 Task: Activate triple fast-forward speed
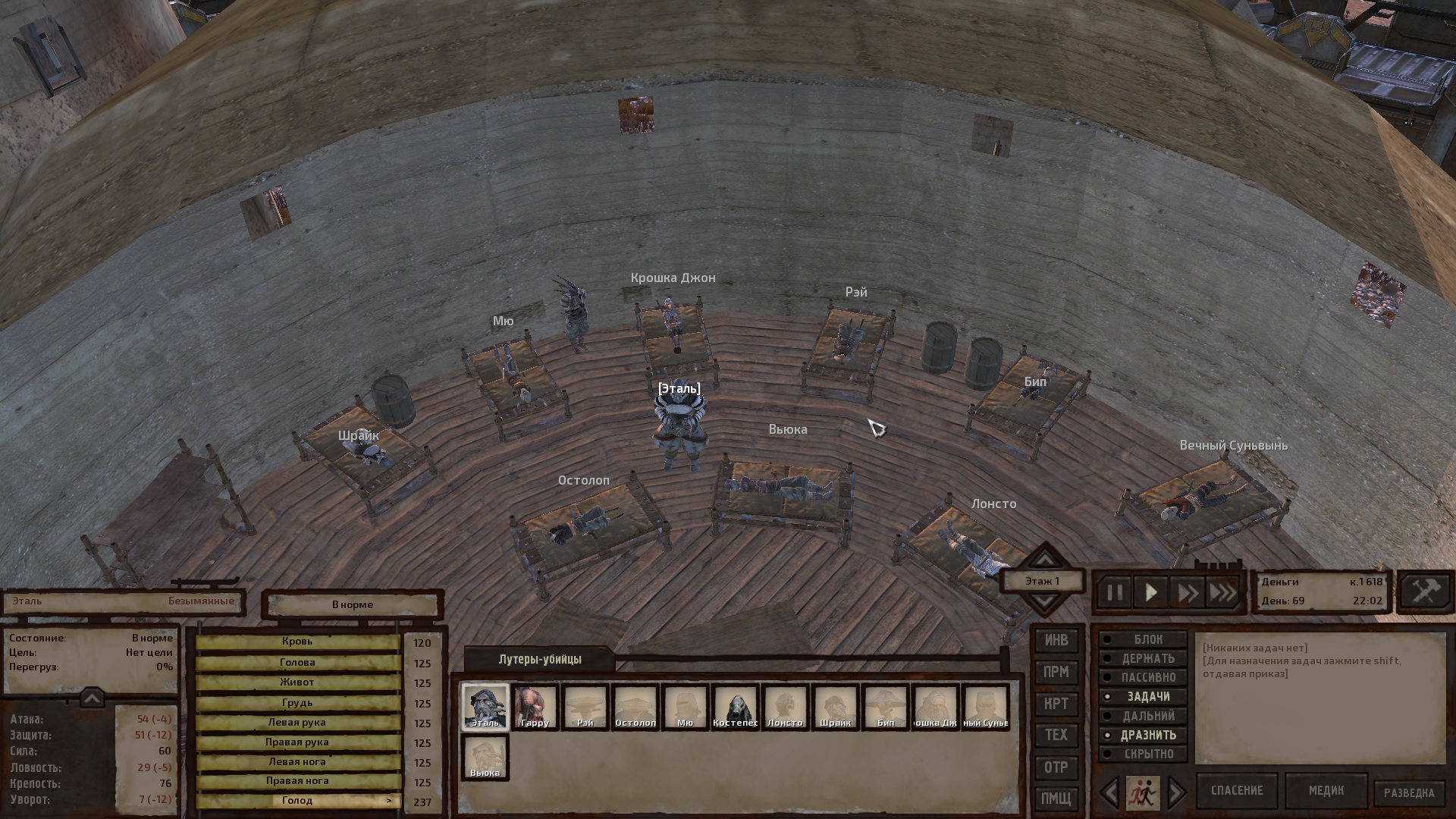point(1222,592)
